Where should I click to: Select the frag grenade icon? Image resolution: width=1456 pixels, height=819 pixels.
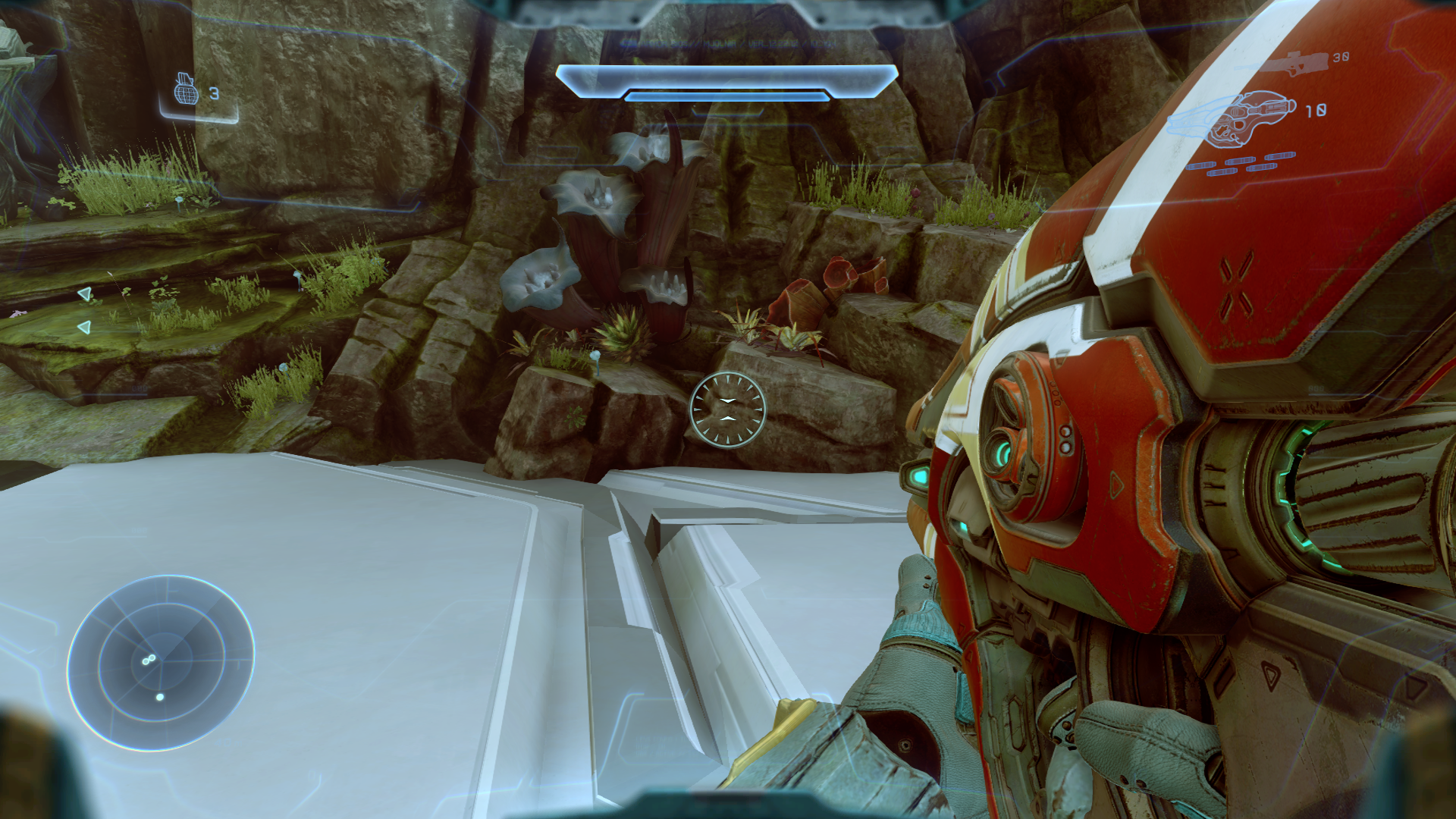(x=185, y=90)
